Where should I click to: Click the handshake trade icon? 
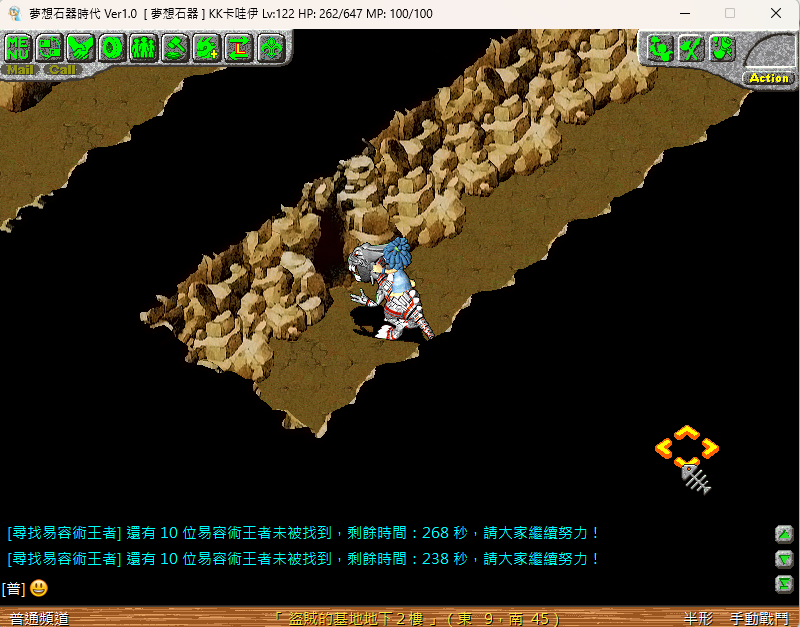pos(81,47)
